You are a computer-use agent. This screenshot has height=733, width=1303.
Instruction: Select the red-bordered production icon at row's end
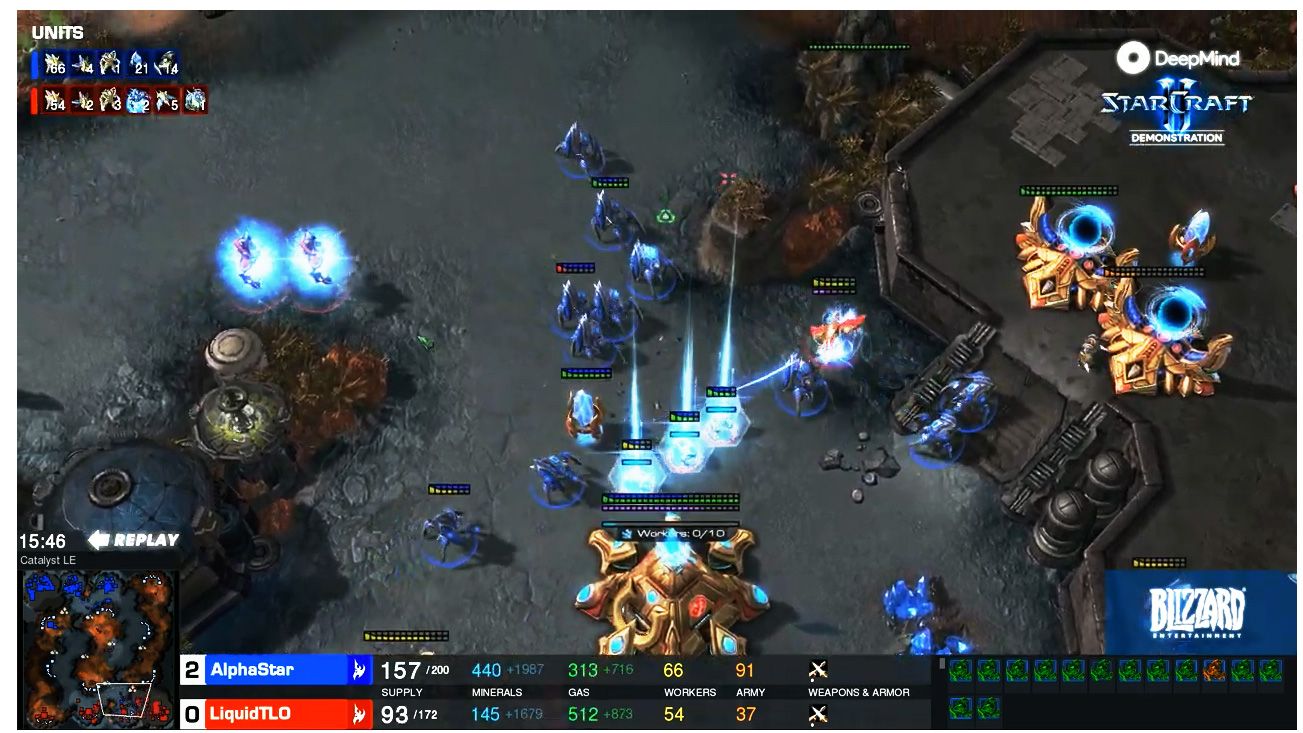pyautogui.click(x=1213, y=670)
